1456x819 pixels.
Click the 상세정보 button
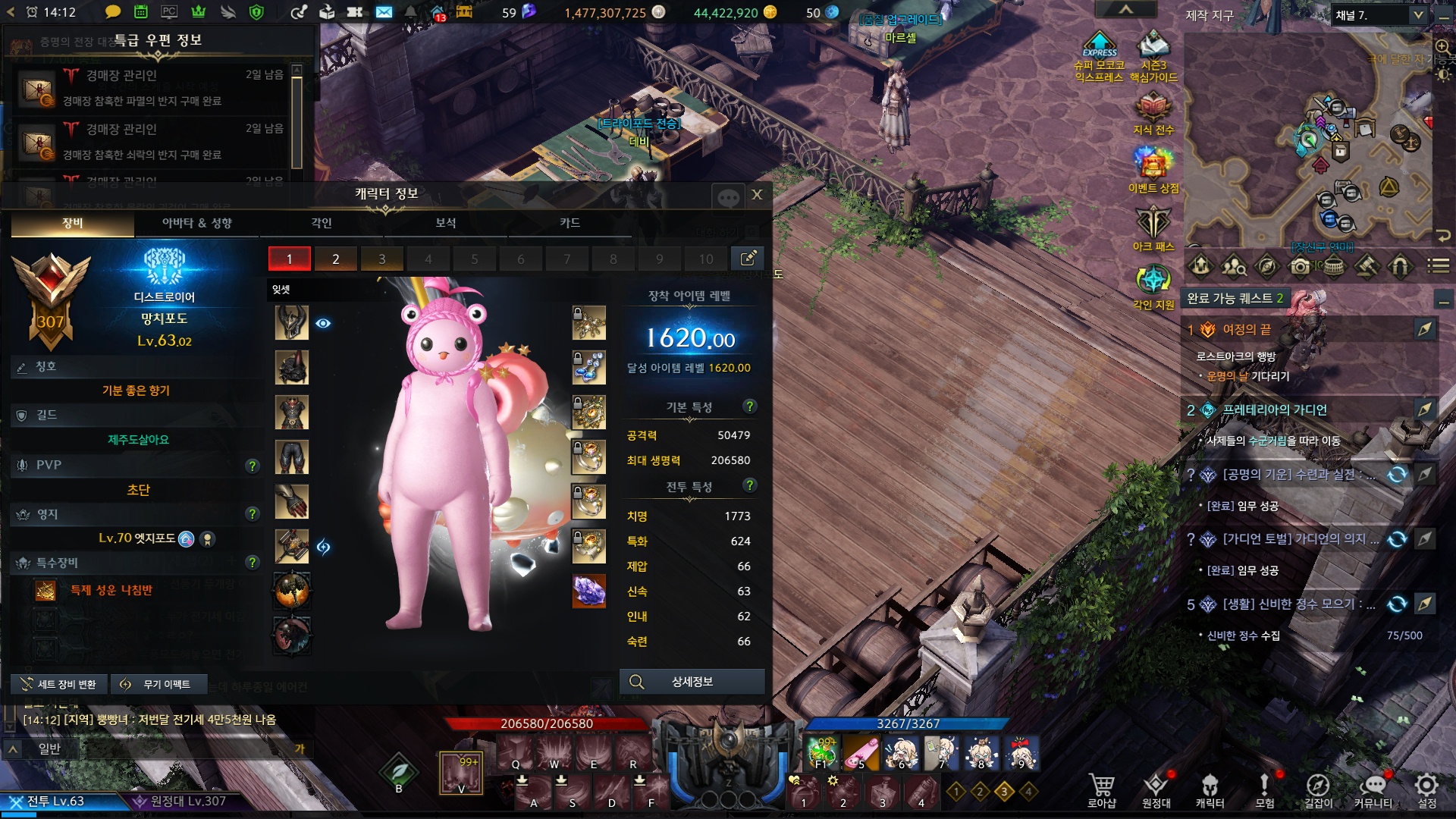tap(692, 682)
